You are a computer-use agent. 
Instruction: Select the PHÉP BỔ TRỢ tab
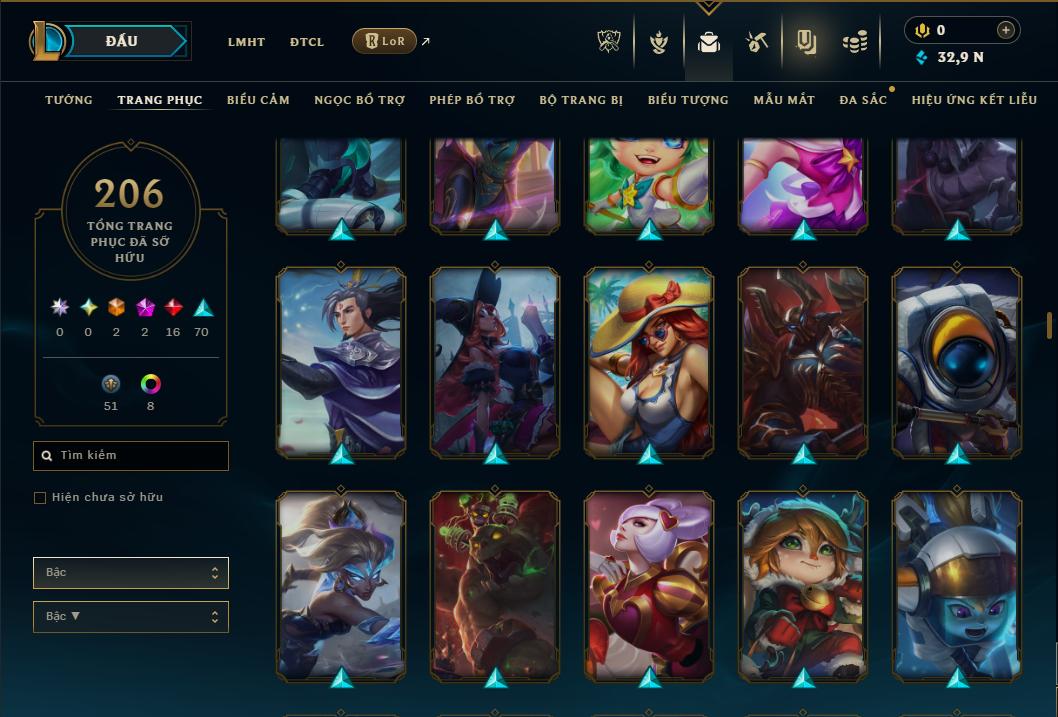[x=472, y=100]
